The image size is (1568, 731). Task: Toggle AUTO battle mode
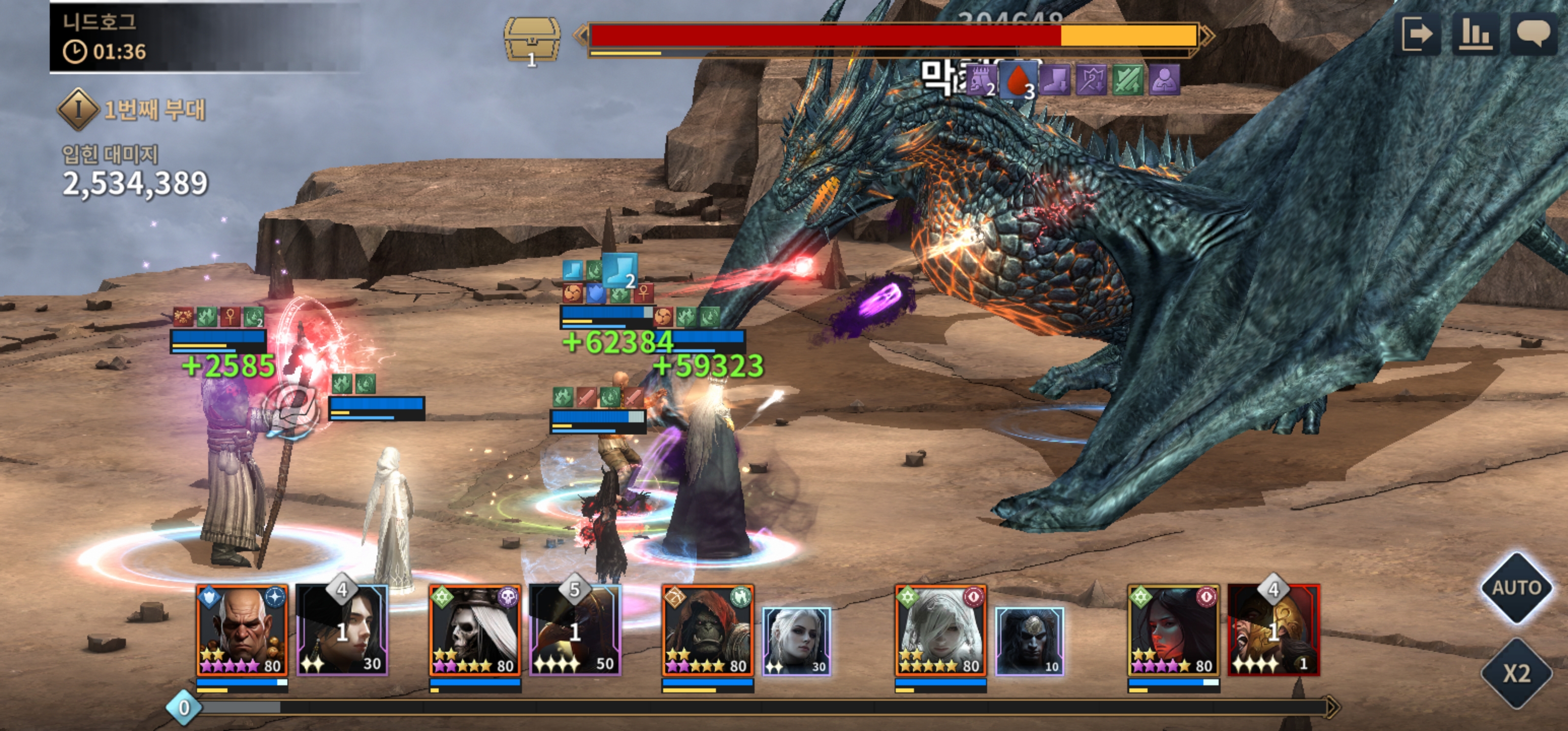[1516, 587]
